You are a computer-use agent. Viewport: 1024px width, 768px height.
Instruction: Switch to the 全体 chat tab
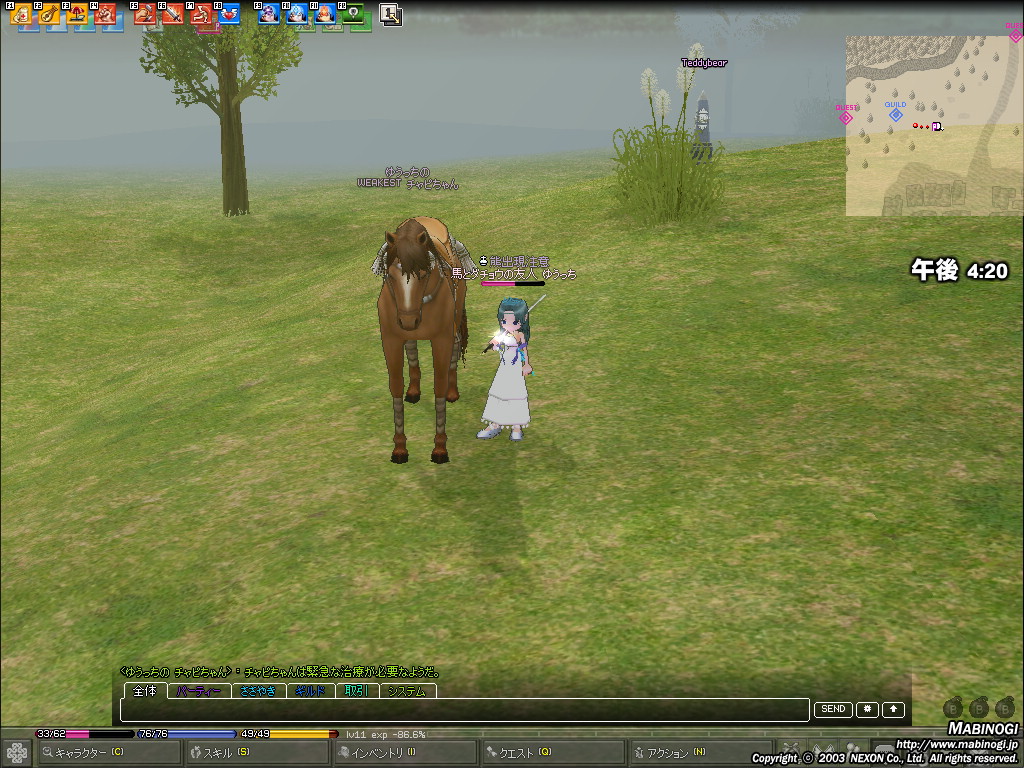click(145, 691)
